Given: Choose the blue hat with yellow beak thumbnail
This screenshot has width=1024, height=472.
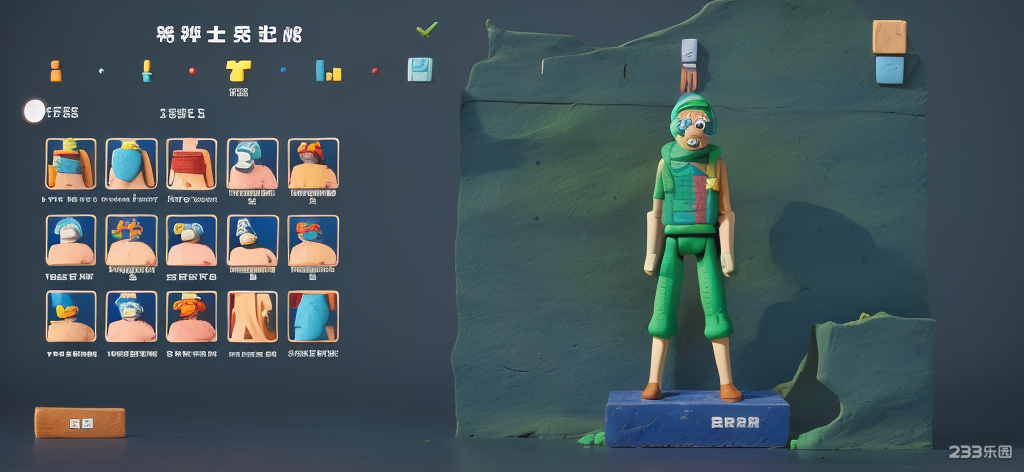Looking at the screenshot, I should coord(71,316).
